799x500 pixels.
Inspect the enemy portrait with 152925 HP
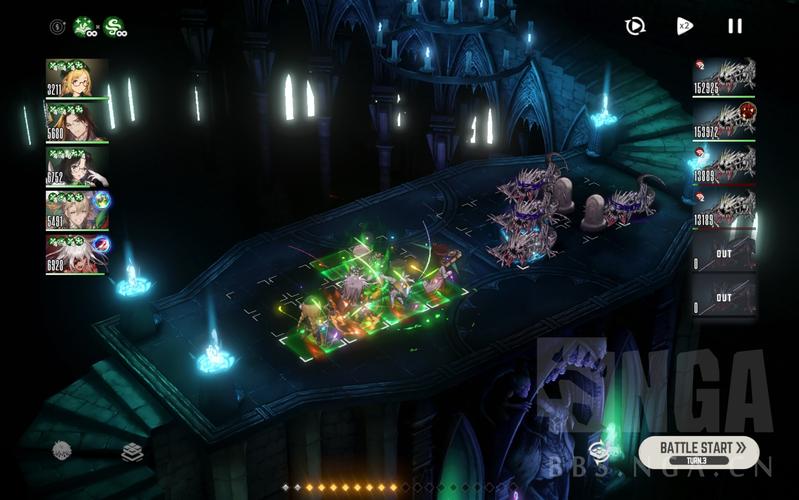pos(724,77)
